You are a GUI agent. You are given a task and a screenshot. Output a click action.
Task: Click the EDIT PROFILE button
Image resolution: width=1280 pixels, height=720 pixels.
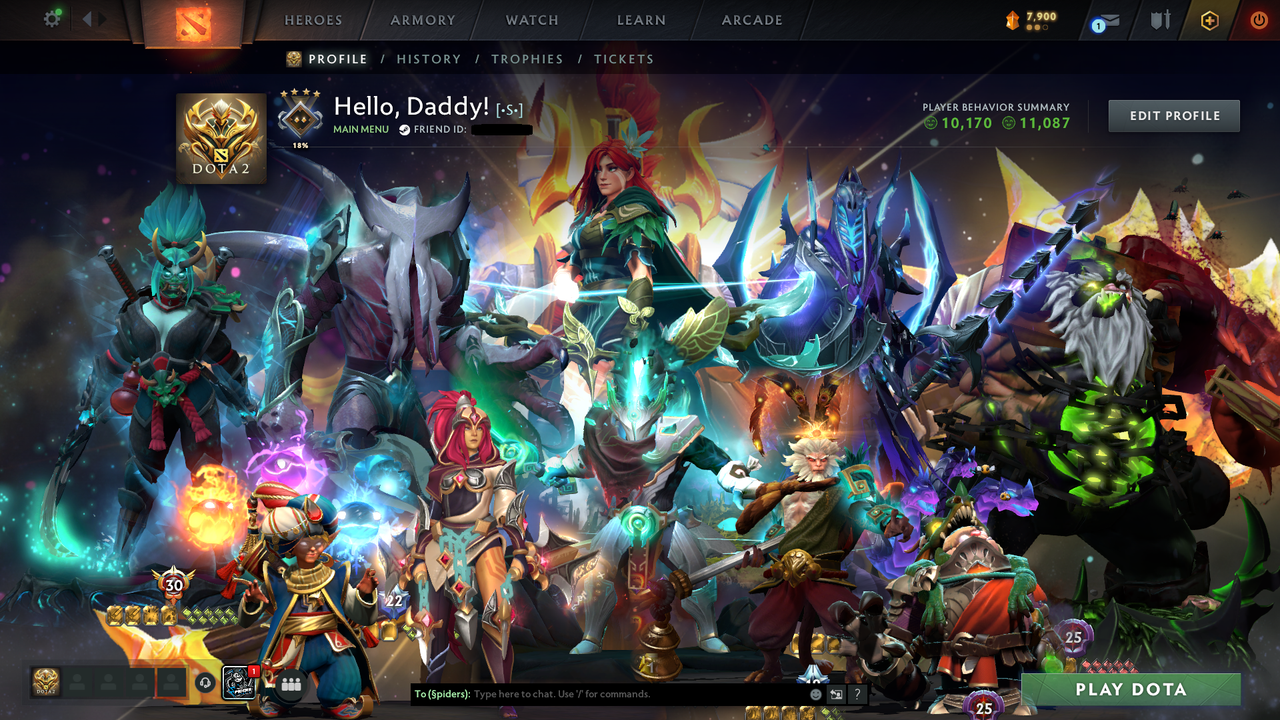click(1173, 115)
